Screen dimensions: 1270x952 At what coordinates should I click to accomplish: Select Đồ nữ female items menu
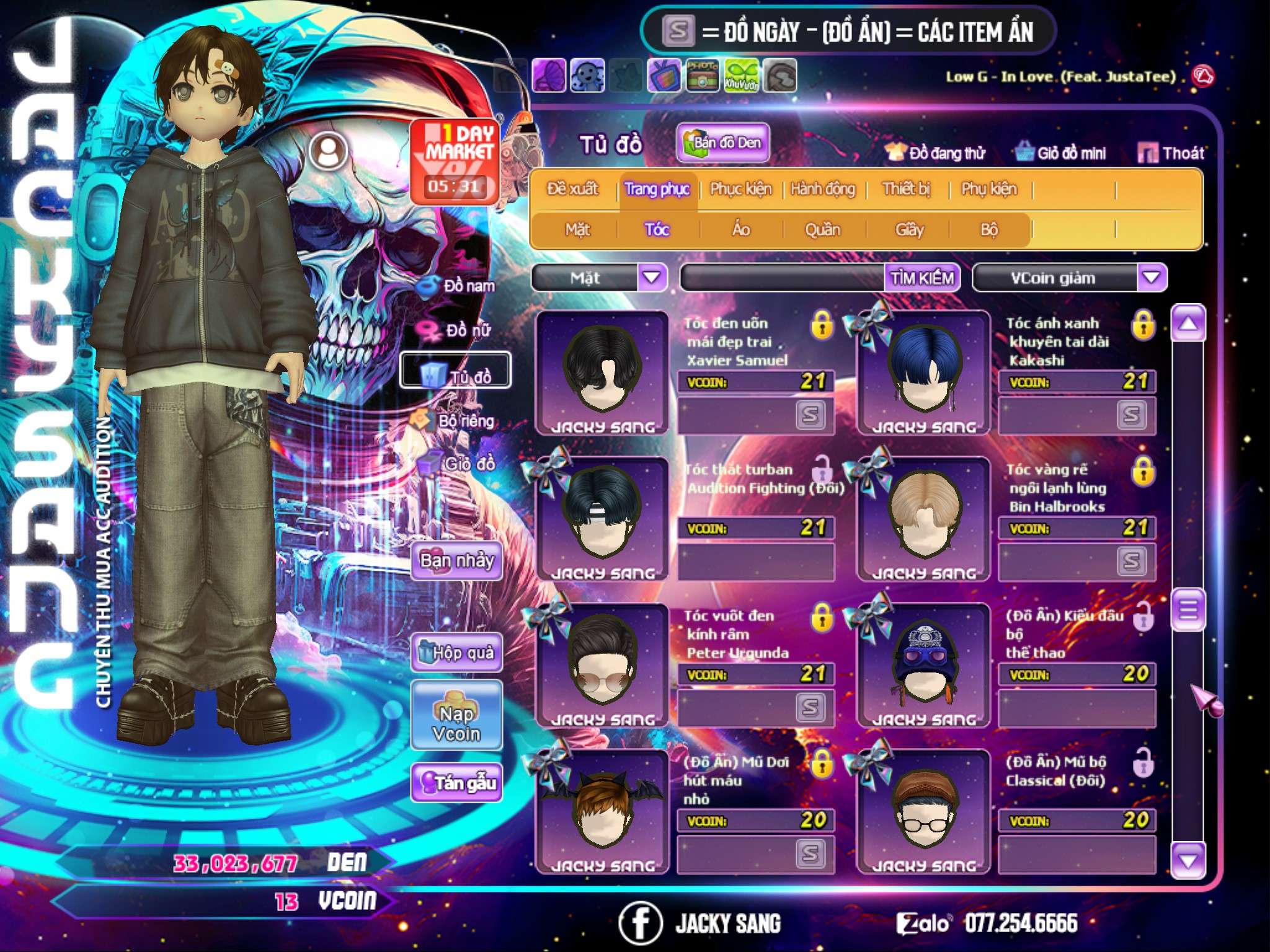[459, 330]
